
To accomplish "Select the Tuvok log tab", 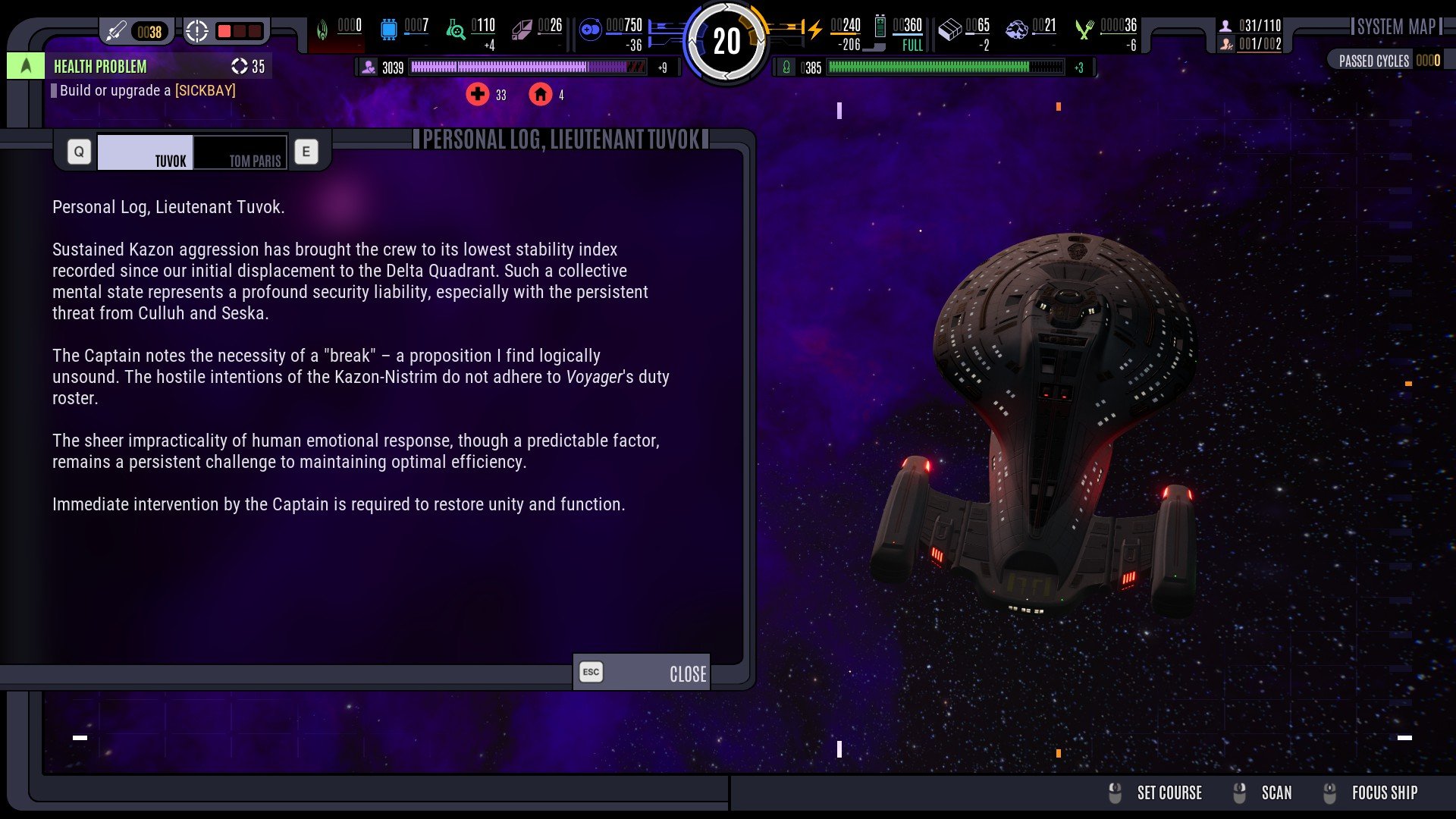I will coord(146,152).
